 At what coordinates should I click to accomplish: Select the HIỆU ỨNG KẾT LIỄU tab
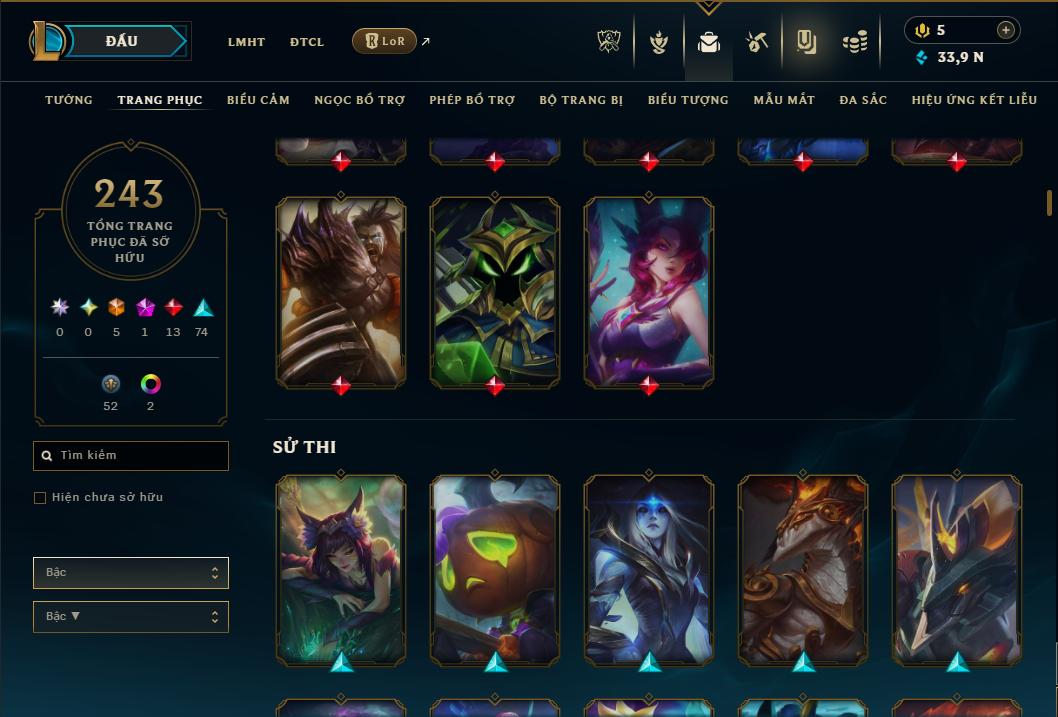click(972, 100)
